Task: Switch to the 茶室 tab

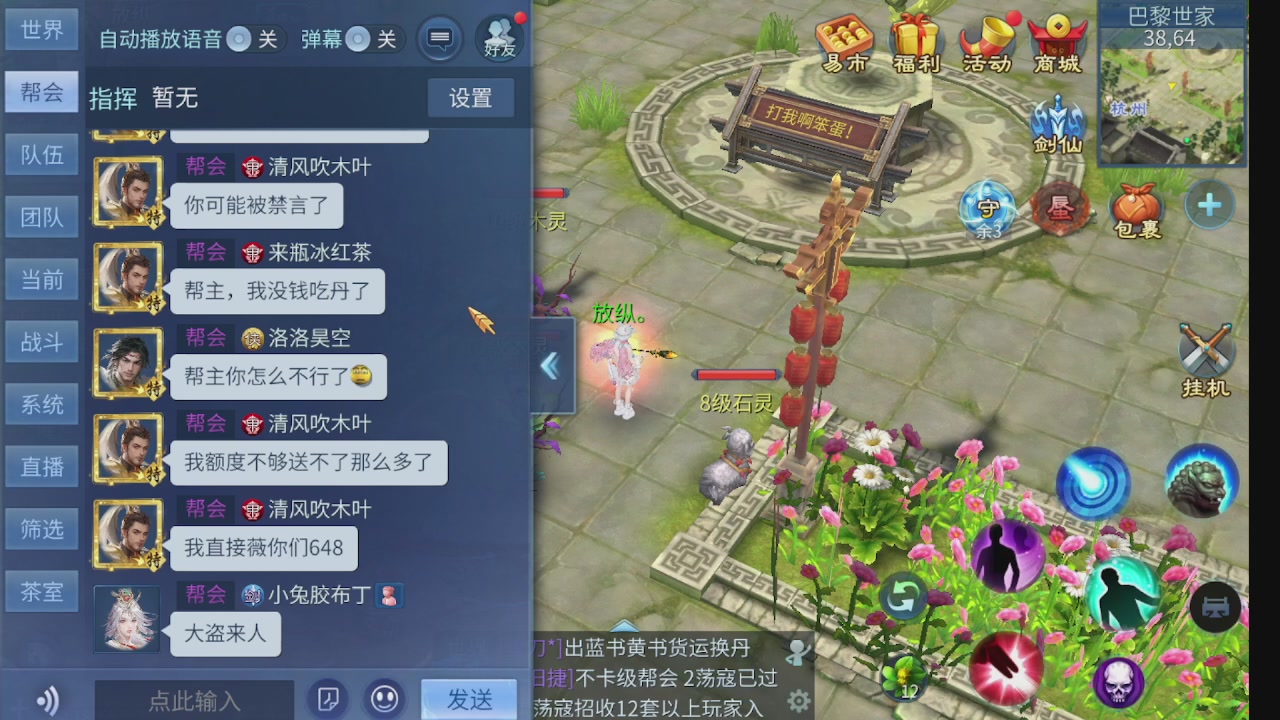Action: point(41,591)
